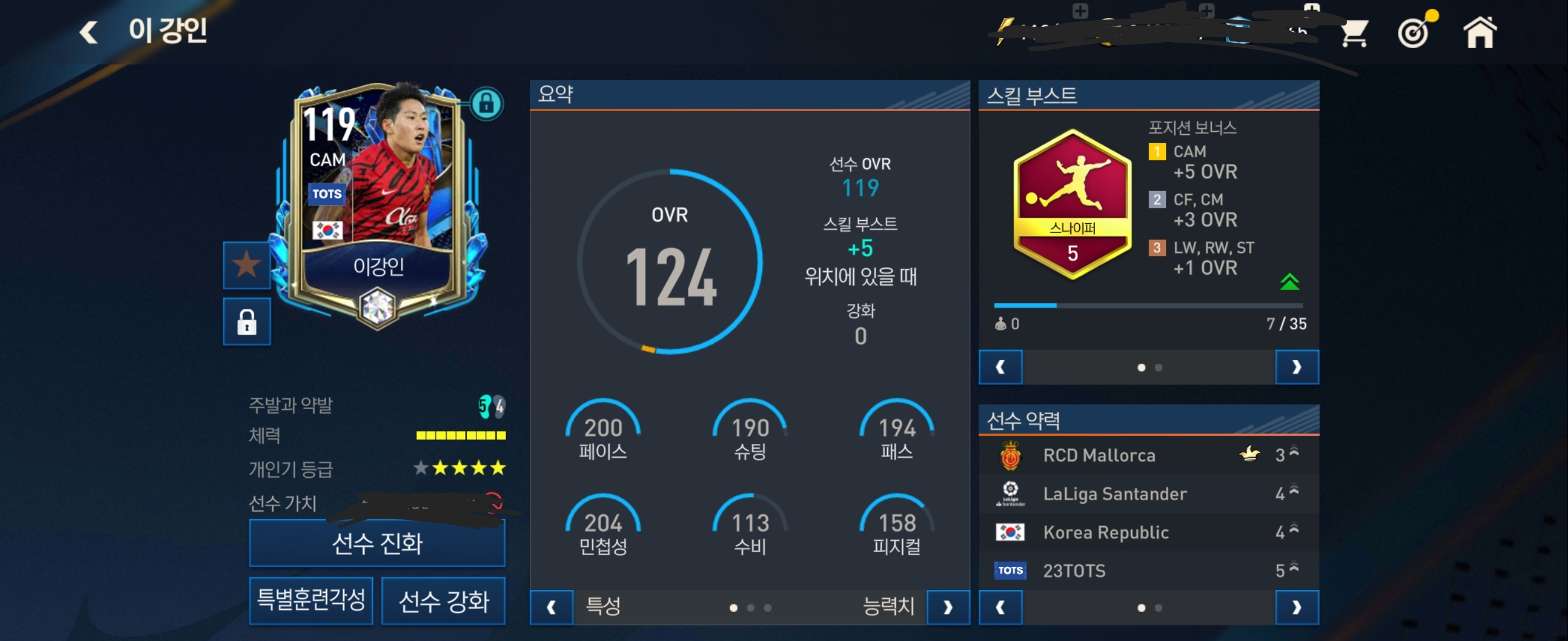Open 특별훈련각성 special training

pos(311,600)
